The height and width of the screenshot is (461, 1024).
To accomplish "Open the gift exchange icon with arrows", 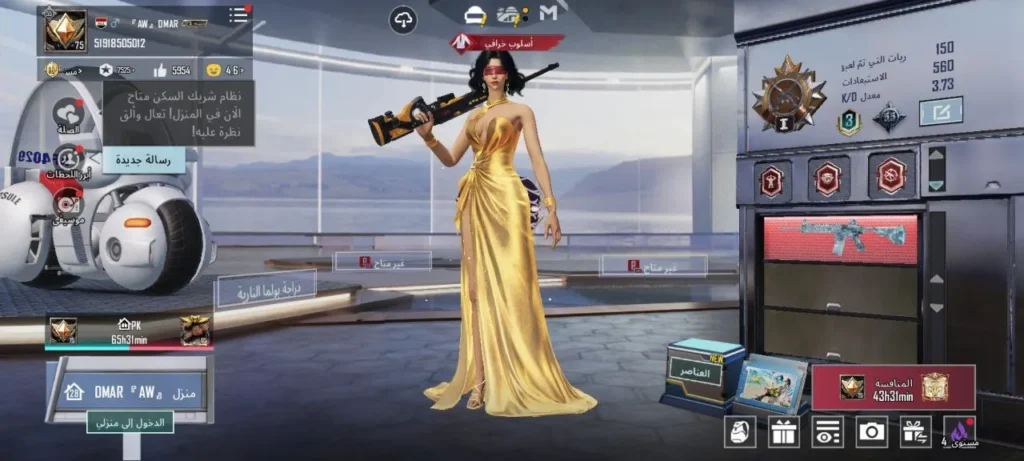I will click(914, 432).
